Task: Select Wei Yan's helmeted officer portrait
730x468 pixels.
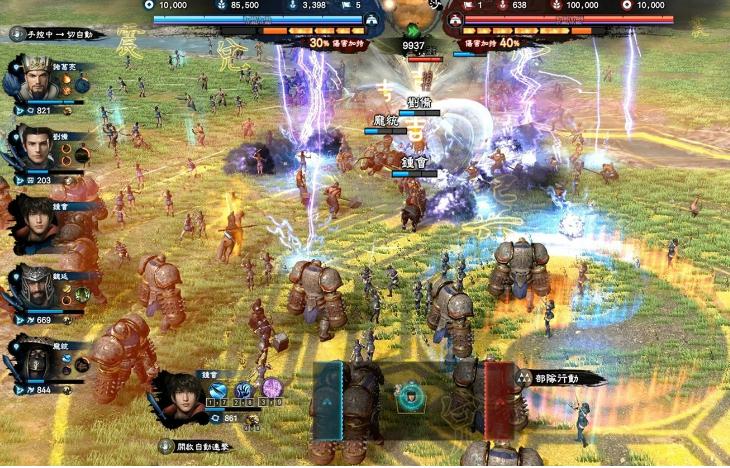Action: point(32,287)
